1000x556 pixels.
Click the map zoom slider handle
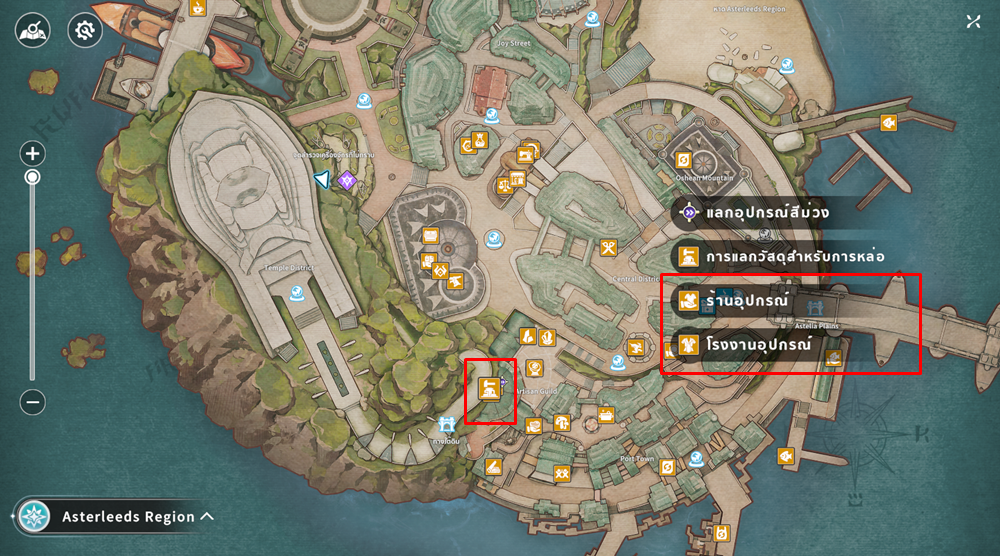coord(33,177)
